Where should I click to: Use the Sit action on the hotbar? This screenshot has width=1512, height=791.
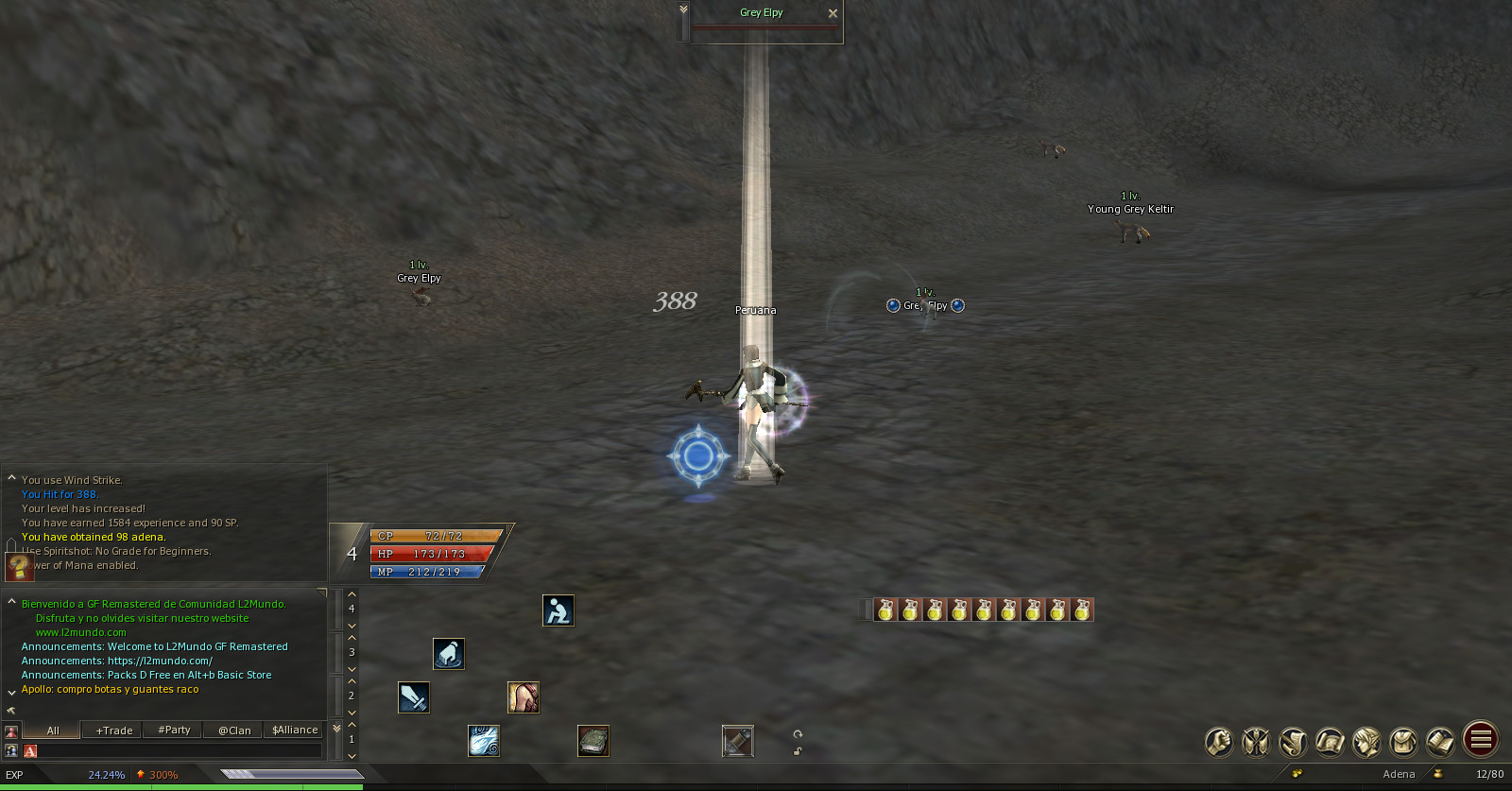point(558,610)
